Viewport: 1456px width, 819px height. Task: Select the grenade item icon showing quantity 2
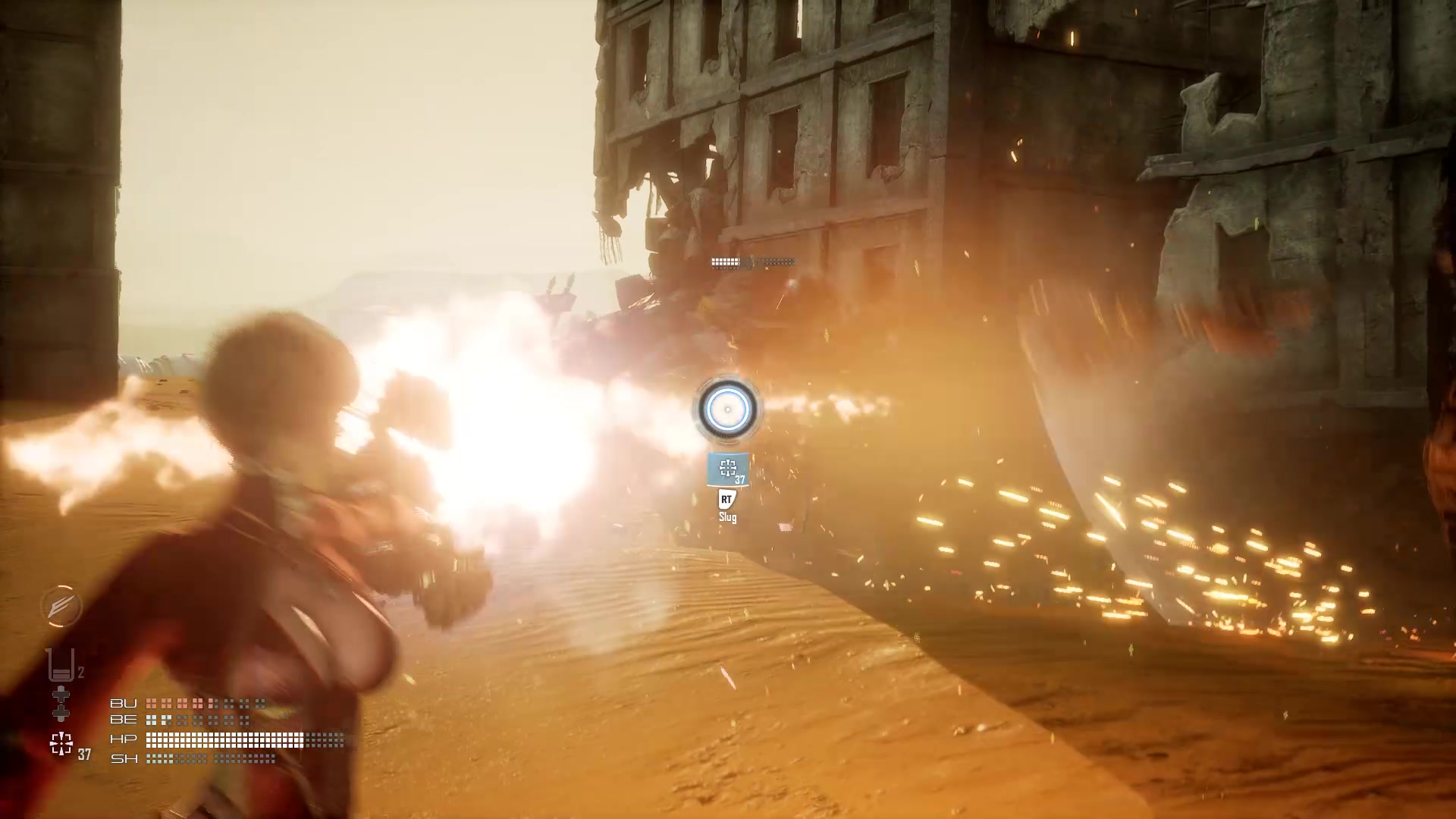click(61, 666)
